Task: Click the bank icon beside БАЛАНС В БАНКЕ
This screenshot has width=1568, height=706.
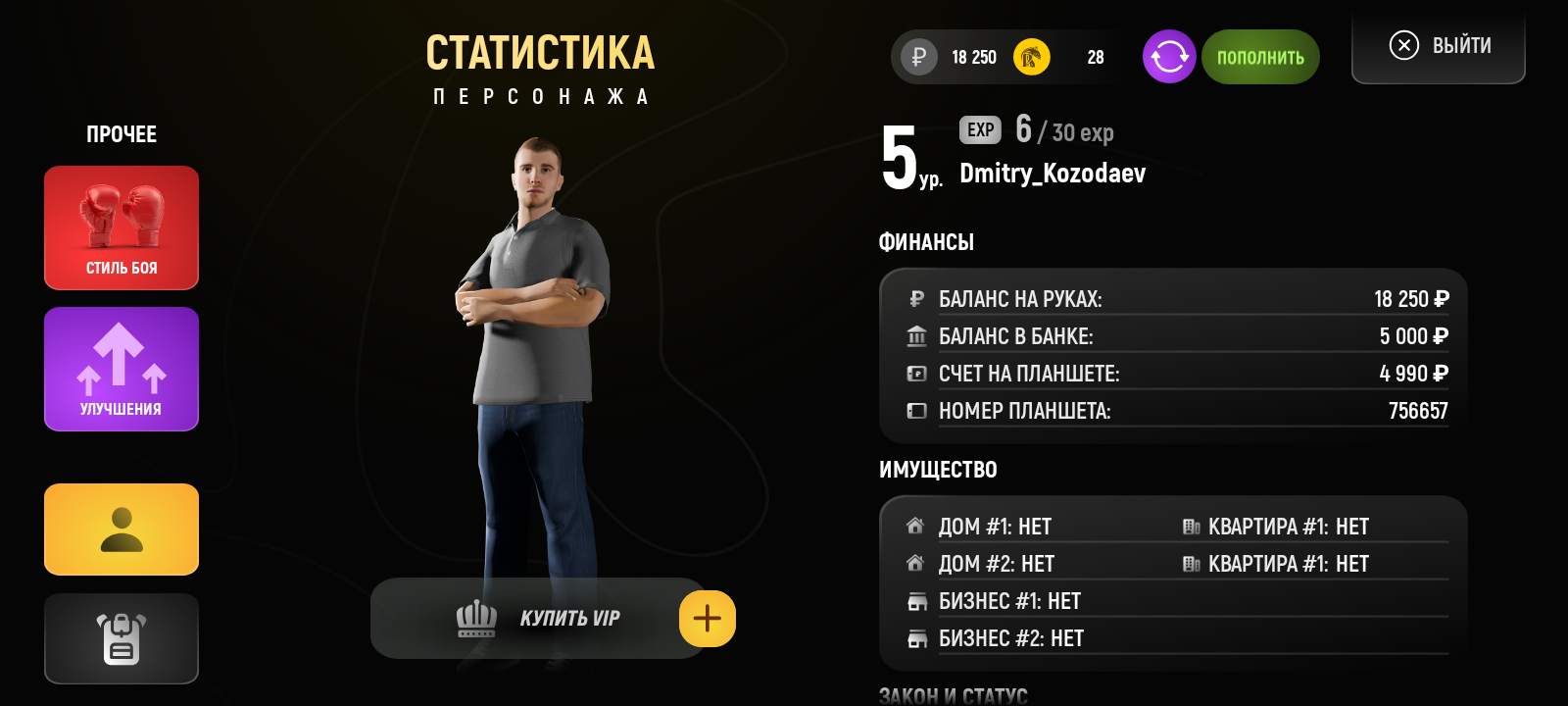Action: (916, 335)
